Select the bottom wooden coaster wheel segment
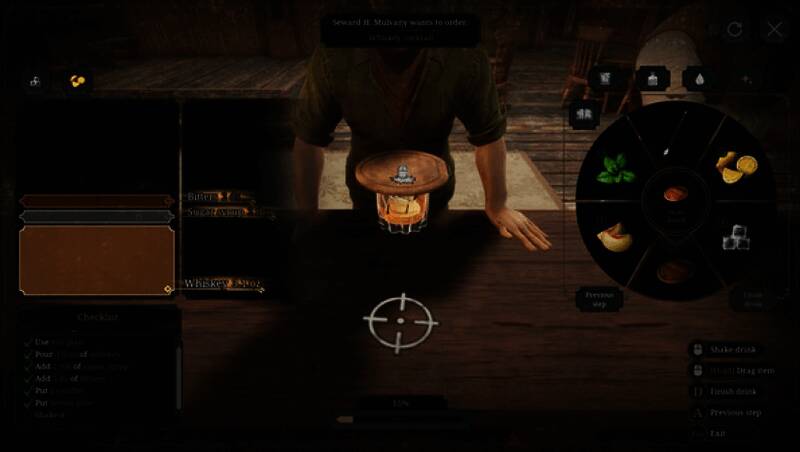This screenshot has width=800, height=452. tap(676, 270)
